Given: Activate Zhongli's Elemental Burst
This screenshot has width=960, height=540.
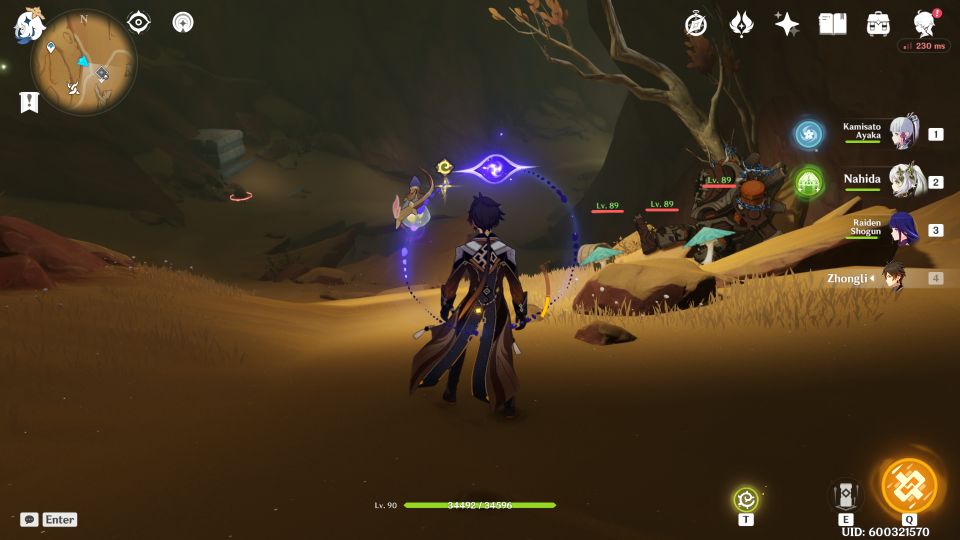Looking at the screenshot, I should [x=909, y=486].
